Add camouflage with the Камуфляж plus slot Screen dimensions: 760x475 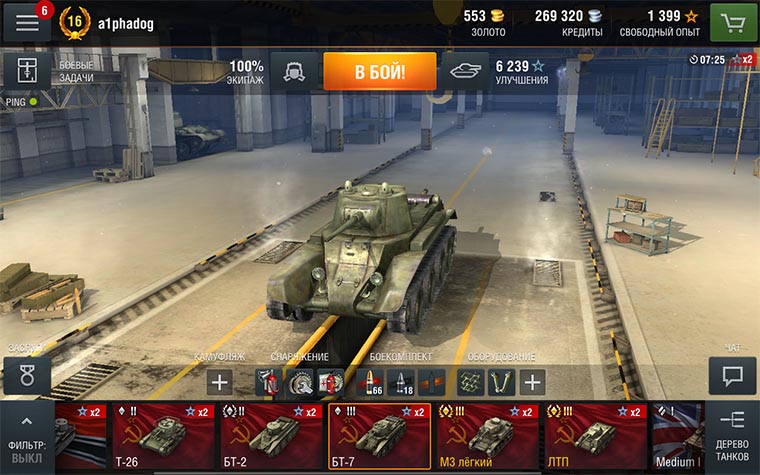[220, 381]
